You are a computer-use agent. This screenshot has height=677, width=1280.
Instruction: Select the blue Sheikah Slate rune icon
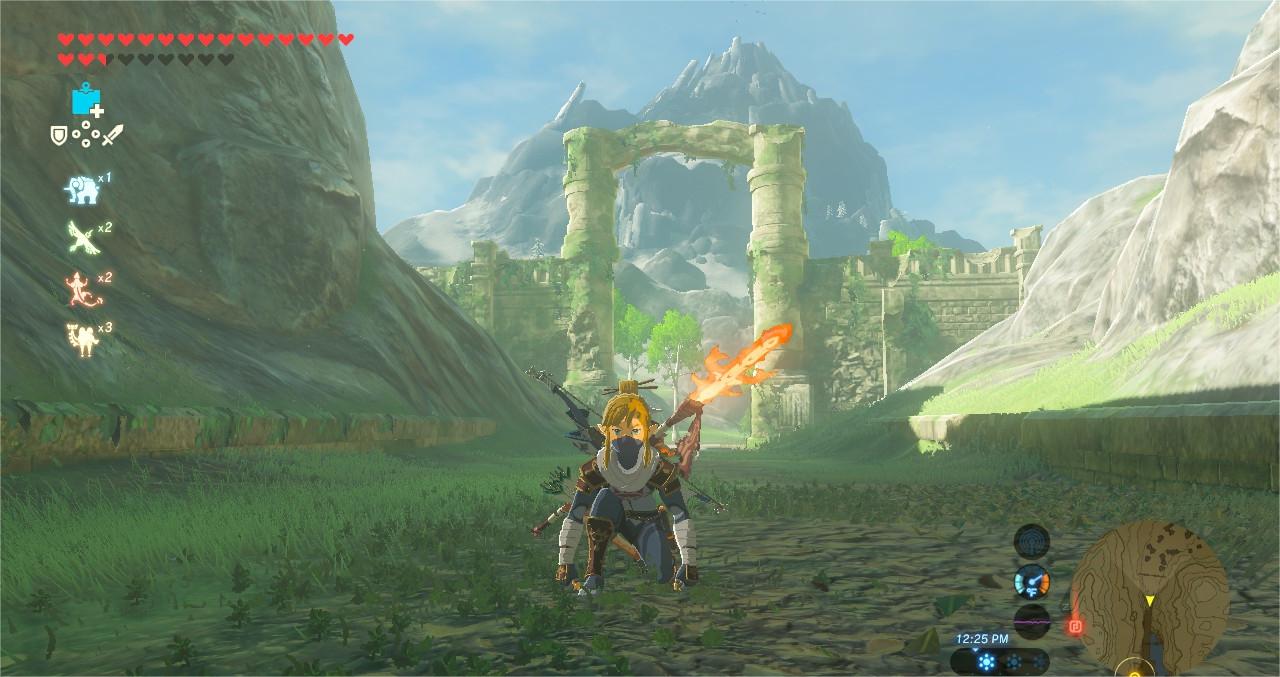click(x=86, y=99)
